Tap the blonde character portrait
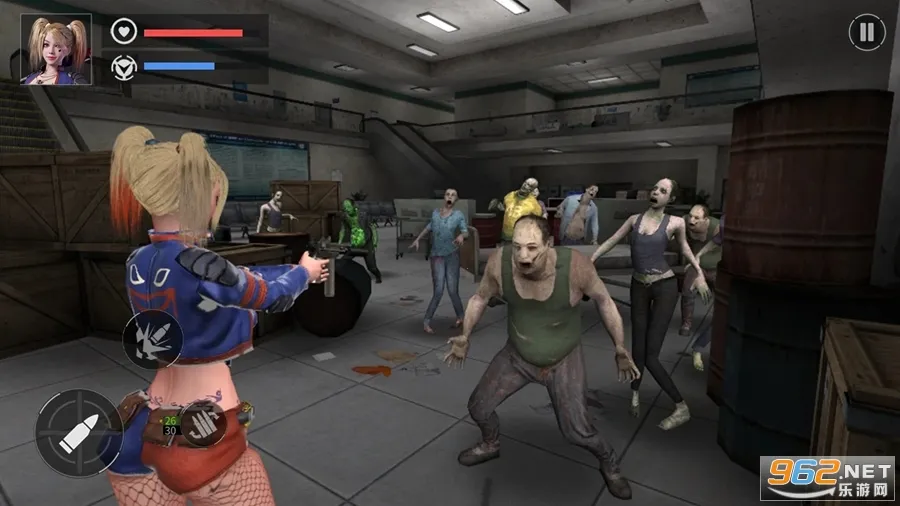This screenshot has height=506, width=900. click(x=56, y=49)
